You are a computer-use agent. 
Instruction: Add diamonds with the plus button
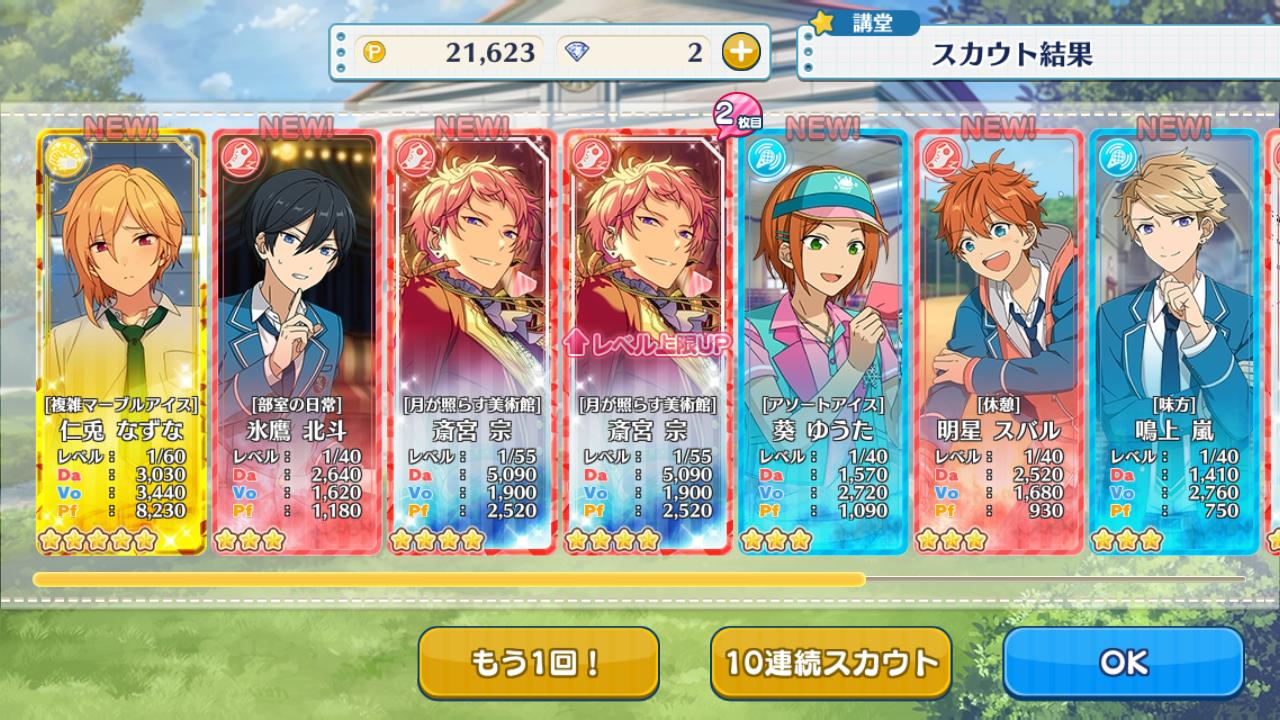pos(740,52)
